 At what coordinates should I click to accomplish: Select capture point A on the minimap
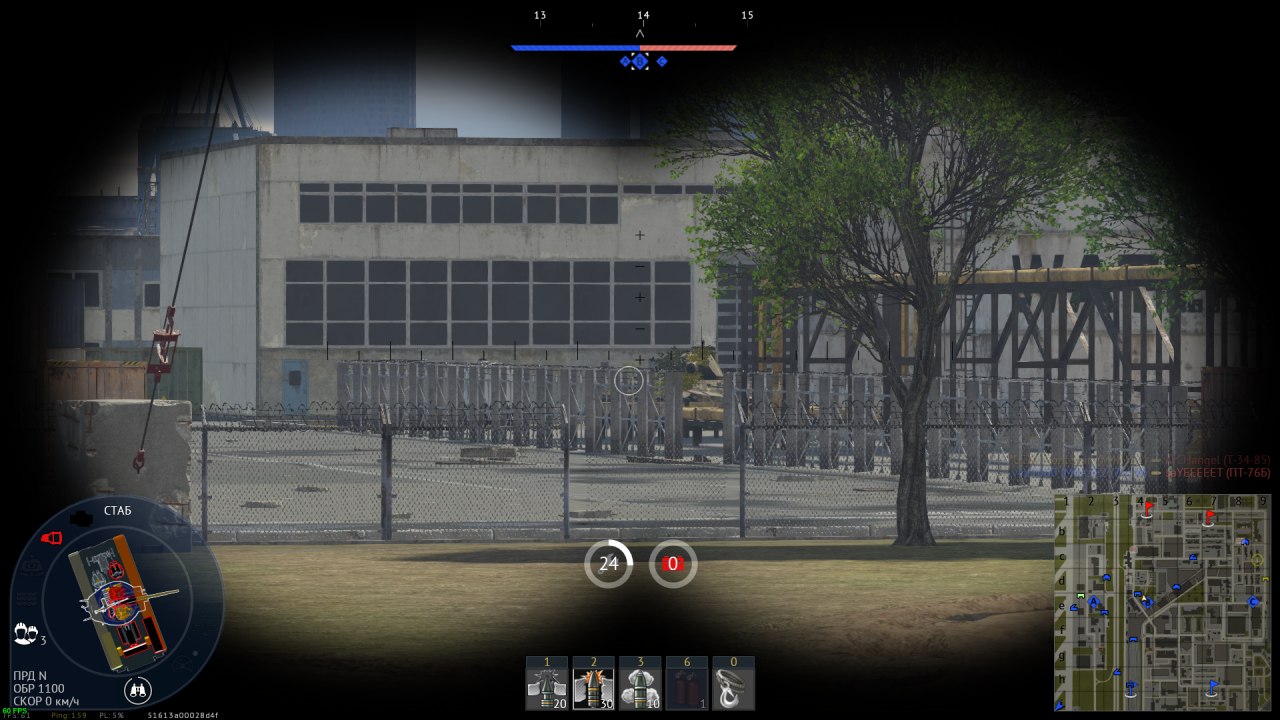coord(1093,602)
